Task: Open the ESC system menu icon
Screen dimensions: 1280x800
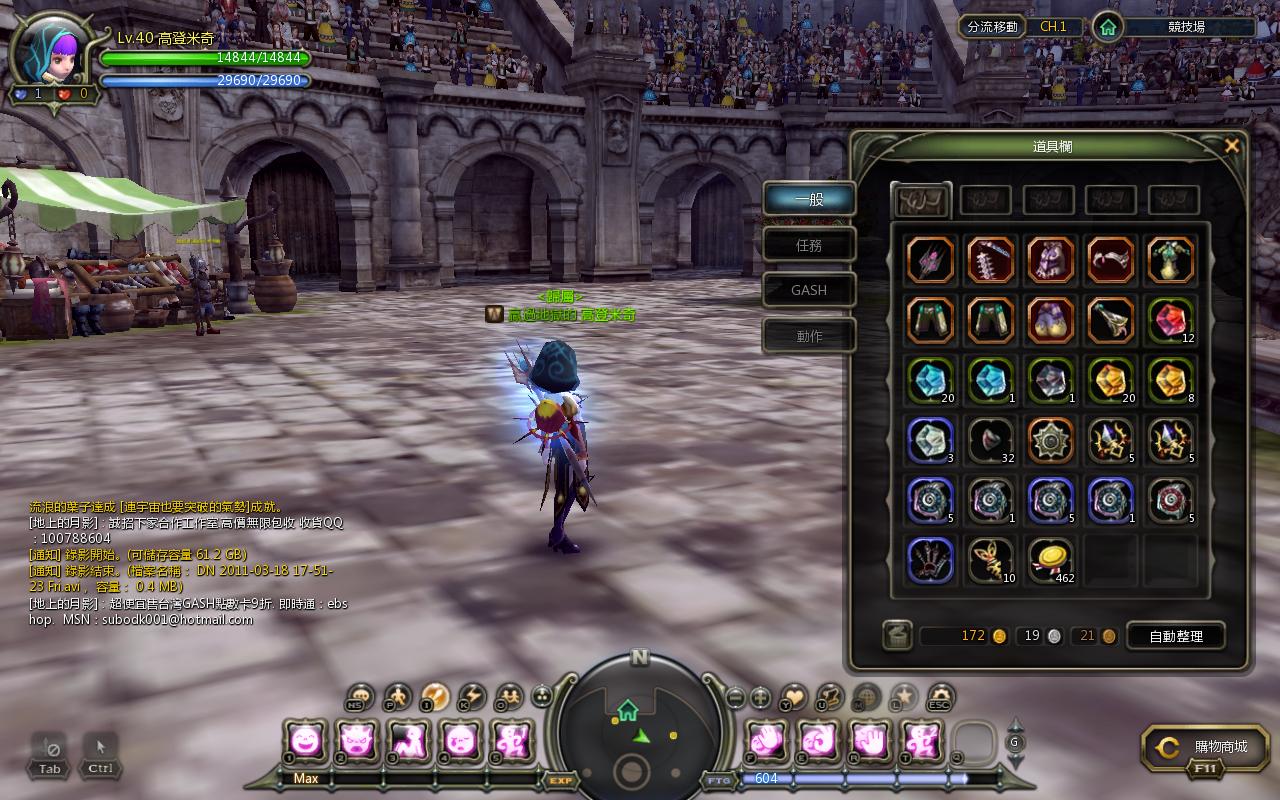Action: [x=940, y=696]
